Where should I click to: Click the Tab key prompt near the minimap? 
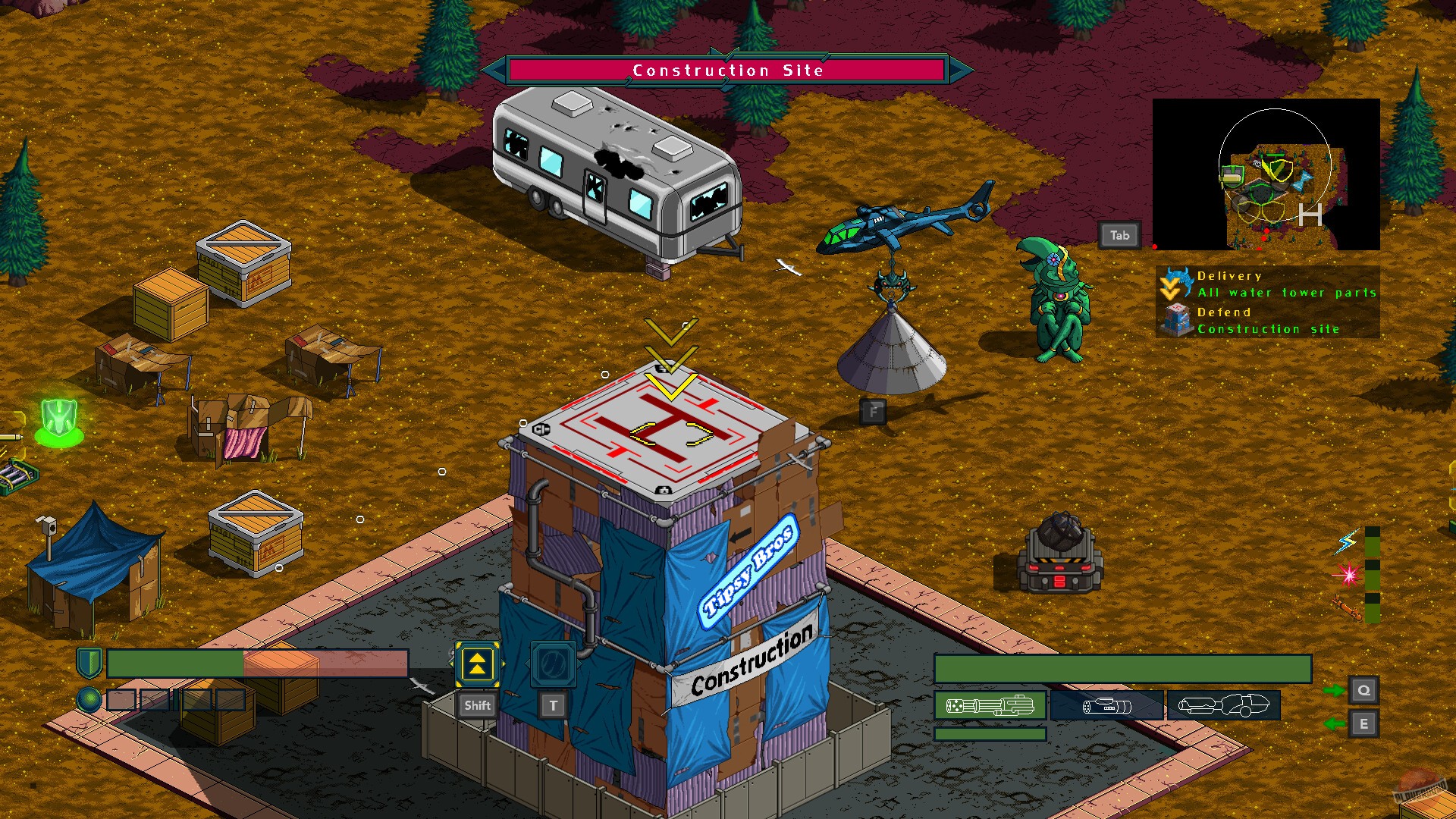(x=1119, y=235)
